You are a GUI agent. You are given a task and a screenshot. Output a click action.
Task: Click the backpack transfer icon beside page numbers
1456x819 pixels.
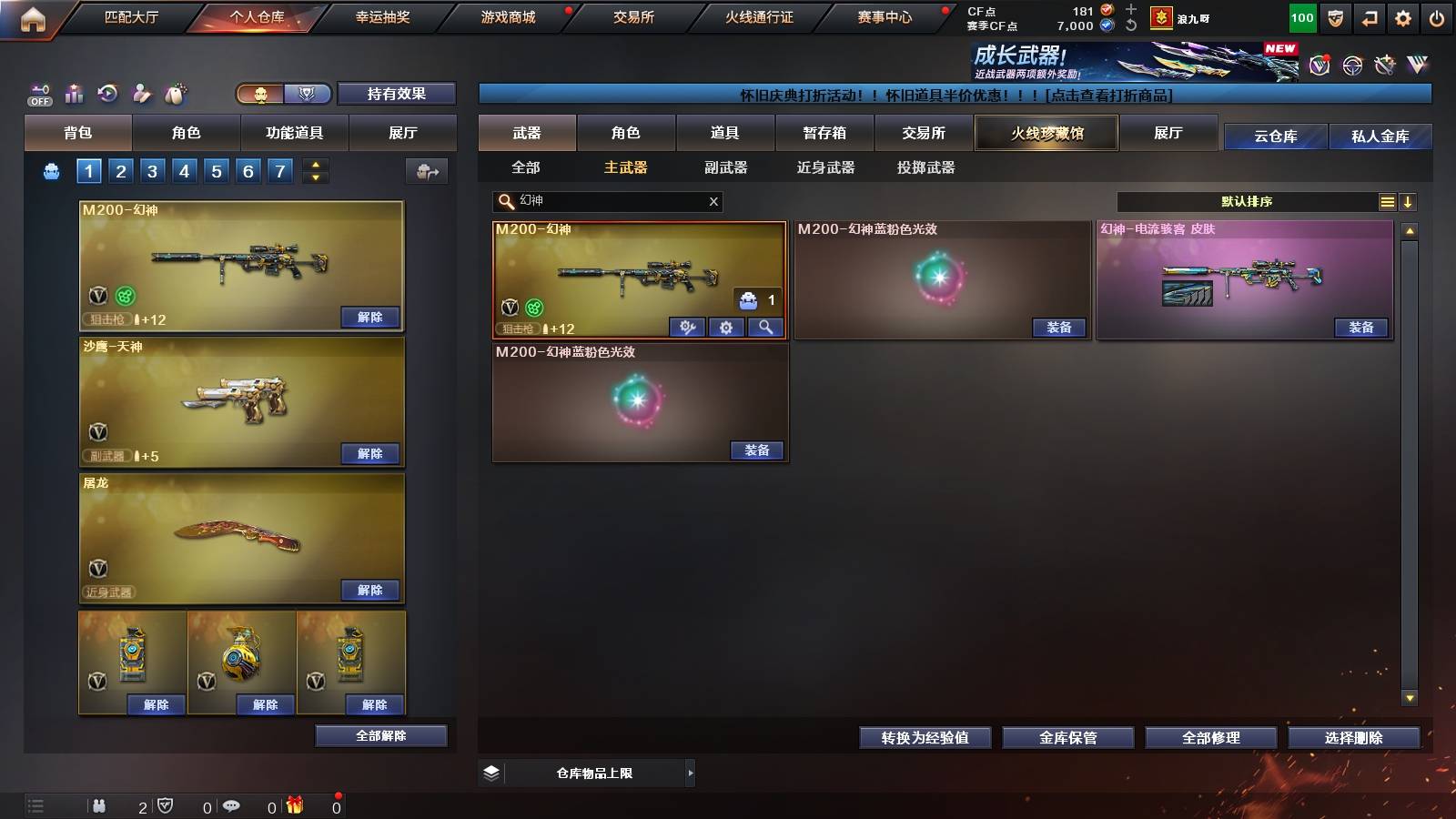coord(426,170)
